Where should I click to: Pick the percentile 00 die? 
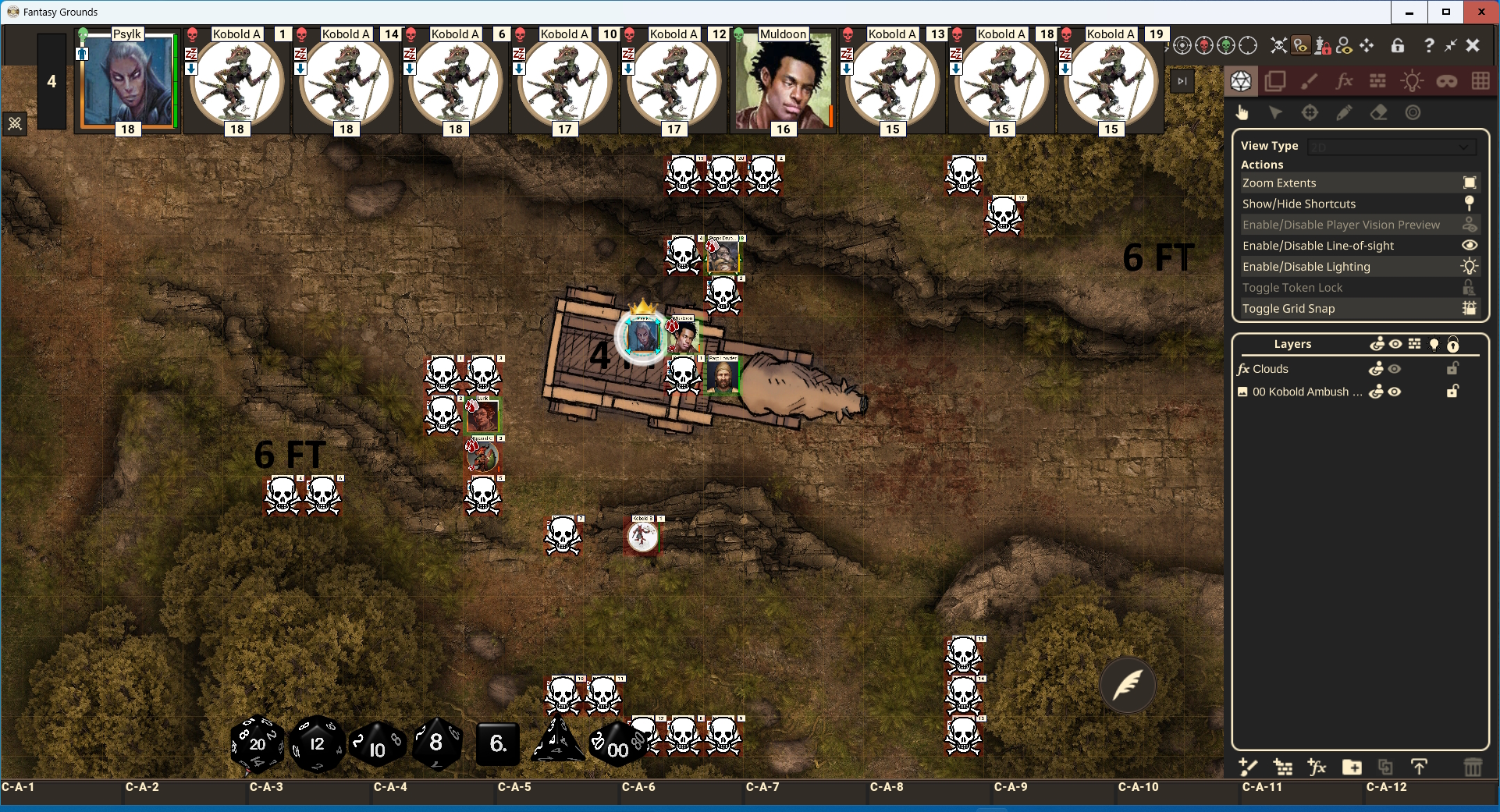click(617, 746)
